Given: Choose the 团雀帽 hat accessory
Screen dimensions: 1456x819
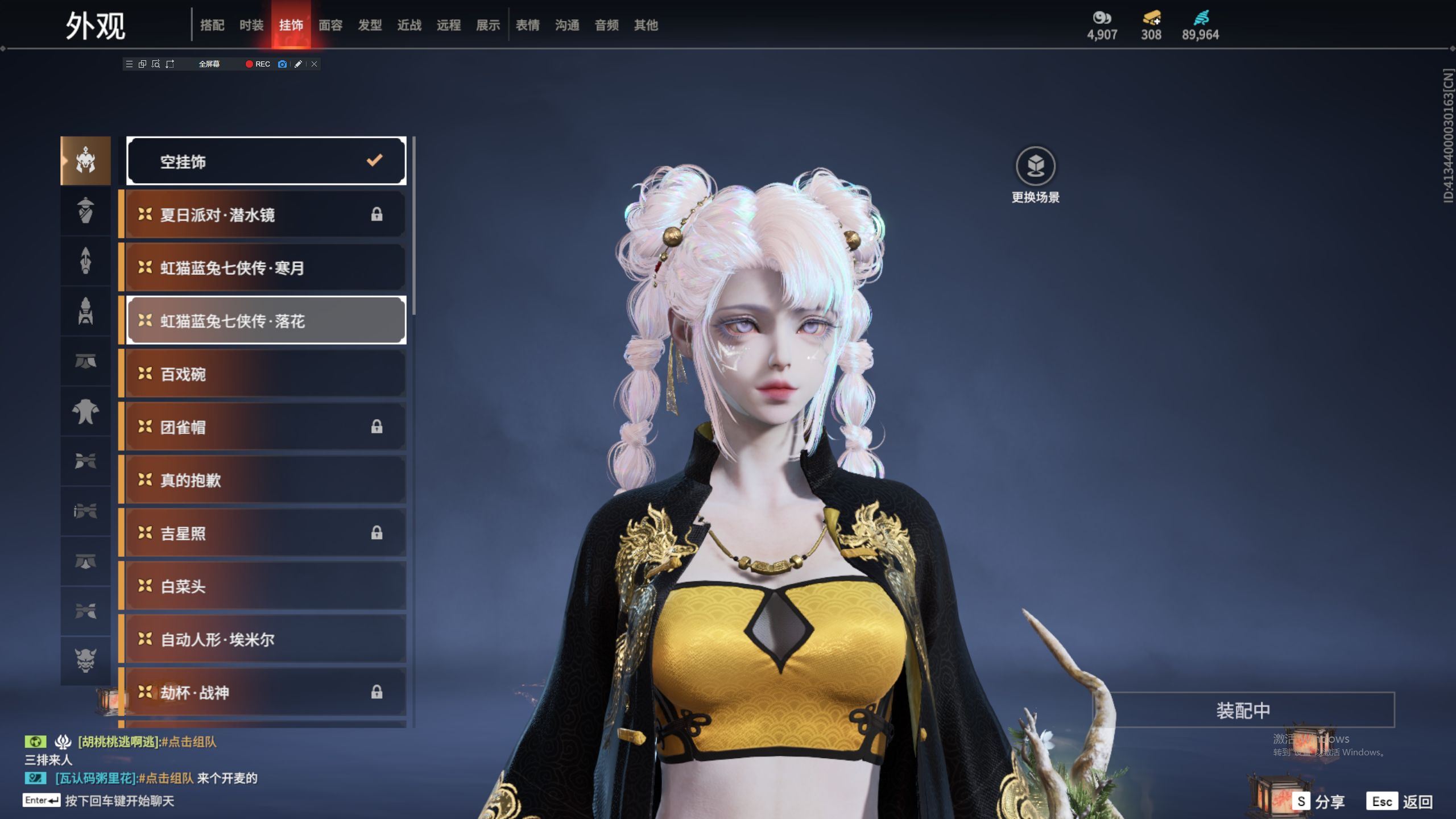Looking at the screenshot, I should tap(264, 427).
